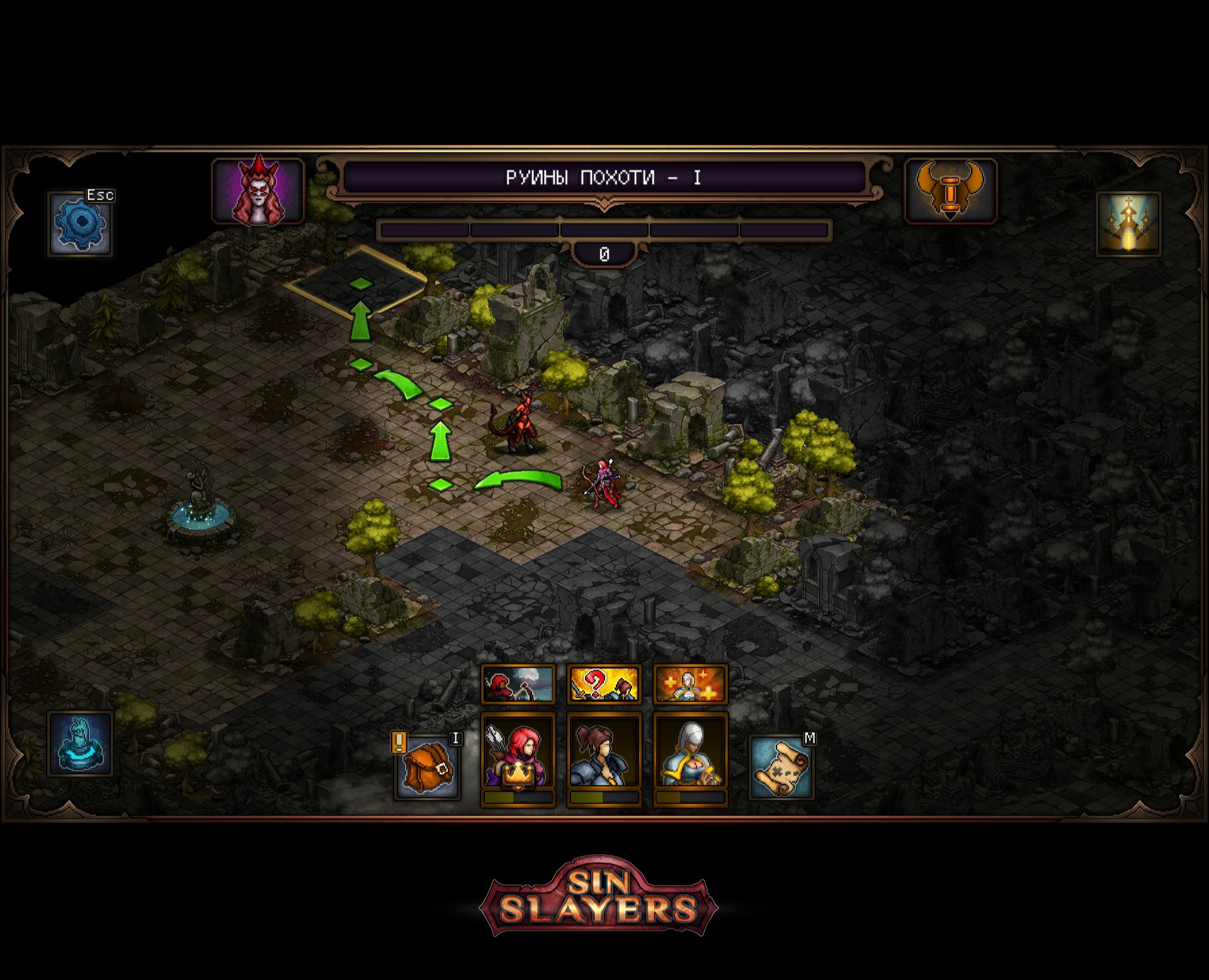Viewport: 1209px width, 980px height.
Task: Select the white-hooded priestess hero portrait
Action: [x=690, y=753]
